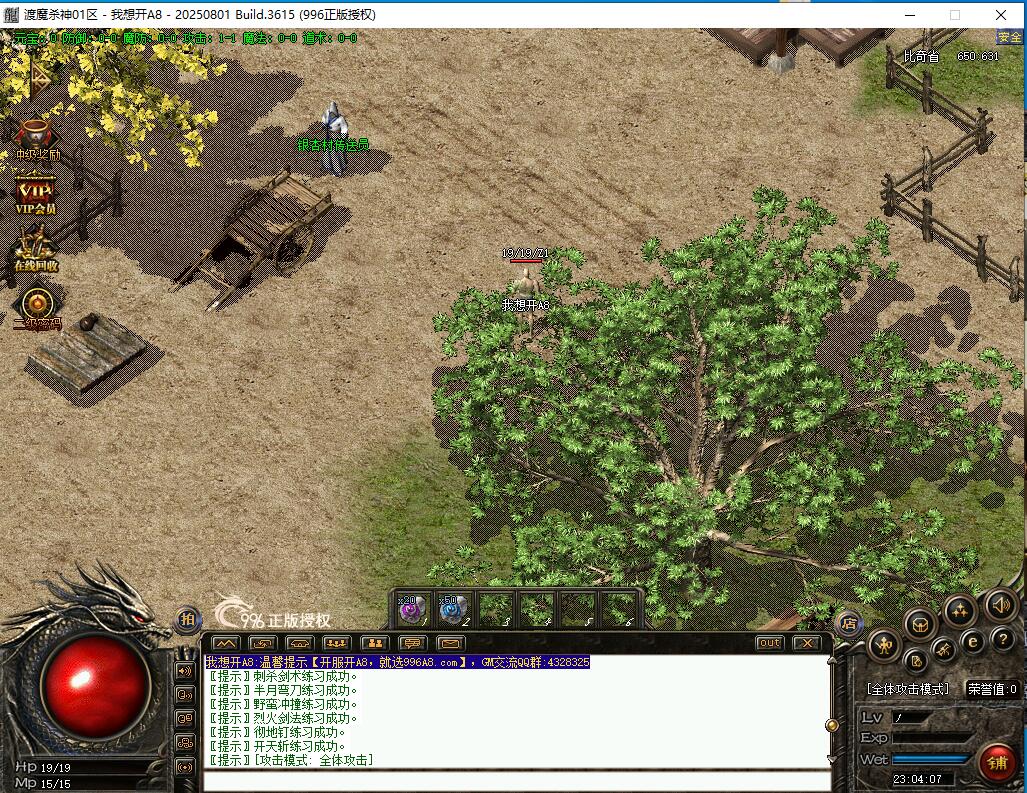1027x793 pixels.
Task: Click the envelope mail chat button
Action: point(450,643)
